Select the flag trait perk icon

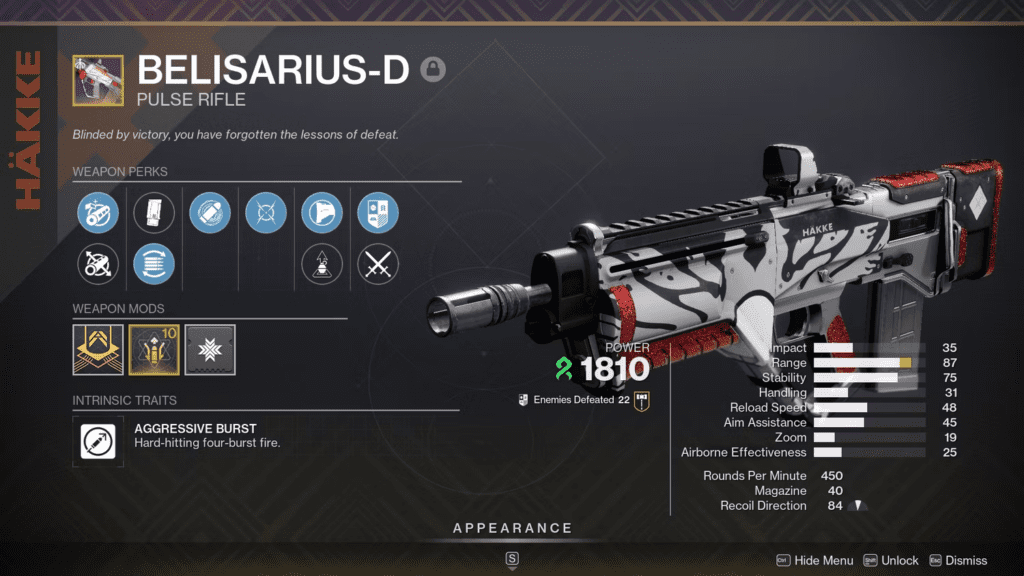[322, 212]
